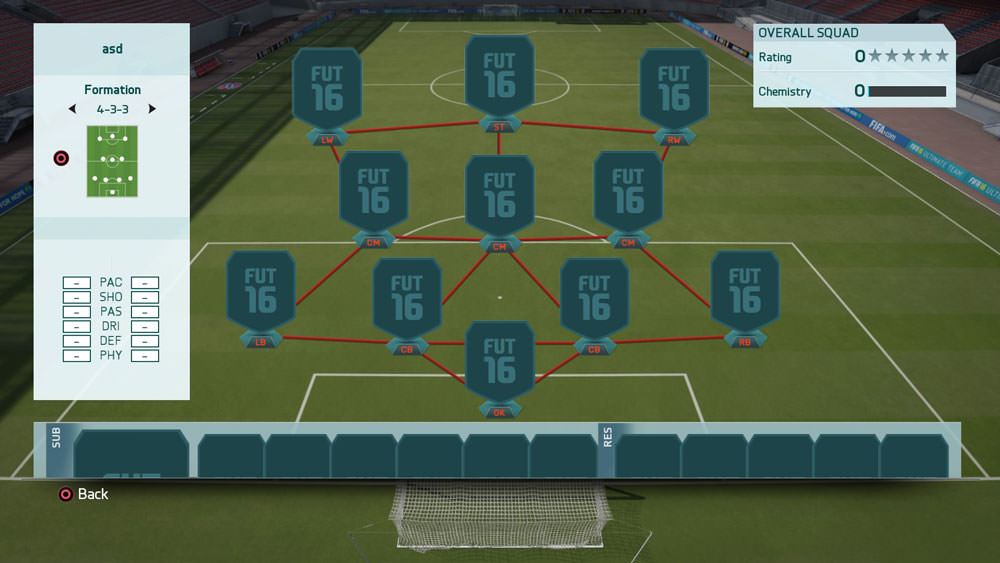Screen dimensions: 1000x563
Task: Choose the empty RB player card
Action: (744, 290)
